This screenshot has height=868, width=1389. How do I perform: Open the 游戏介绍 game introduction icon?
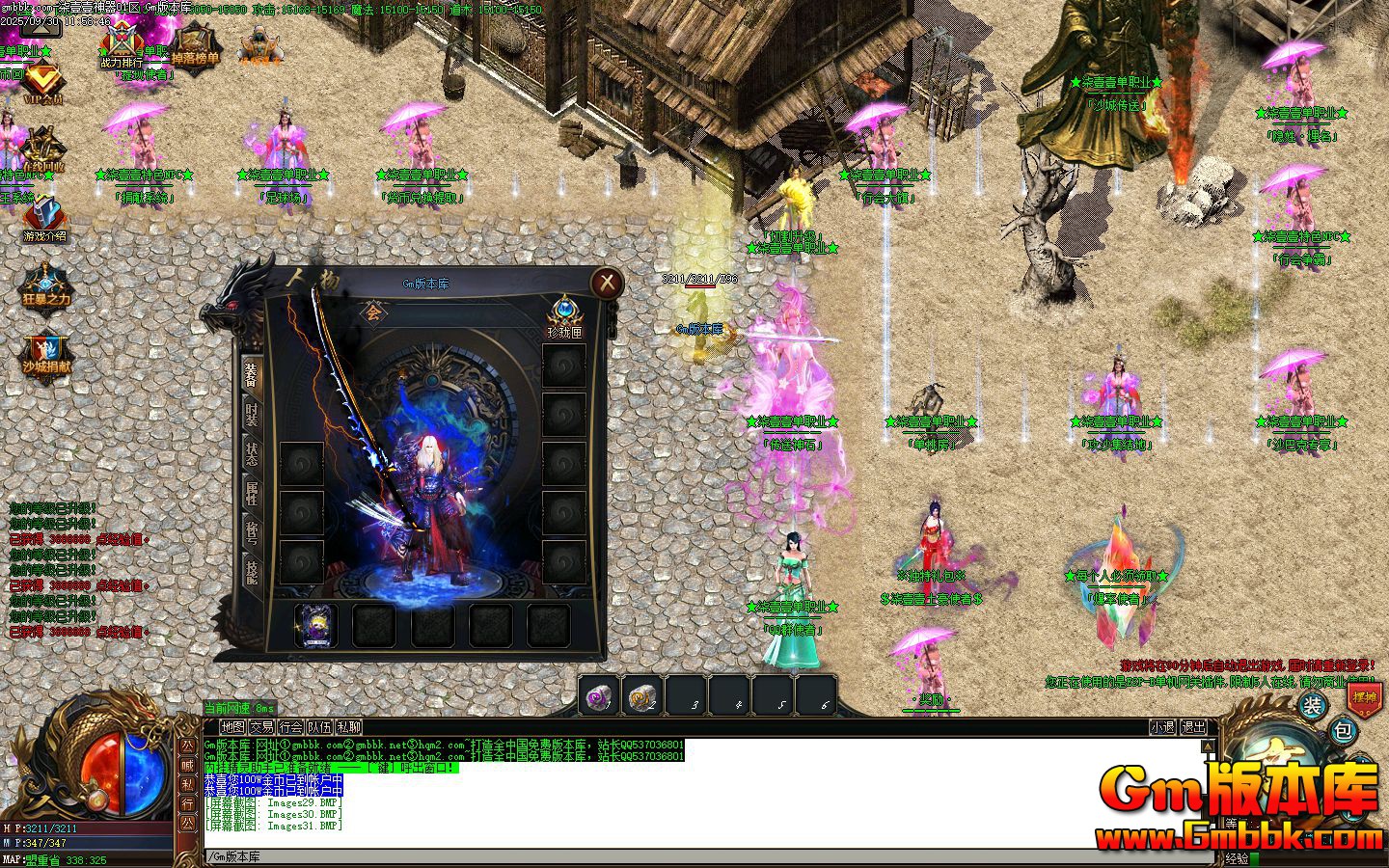[x=44, y=220]
